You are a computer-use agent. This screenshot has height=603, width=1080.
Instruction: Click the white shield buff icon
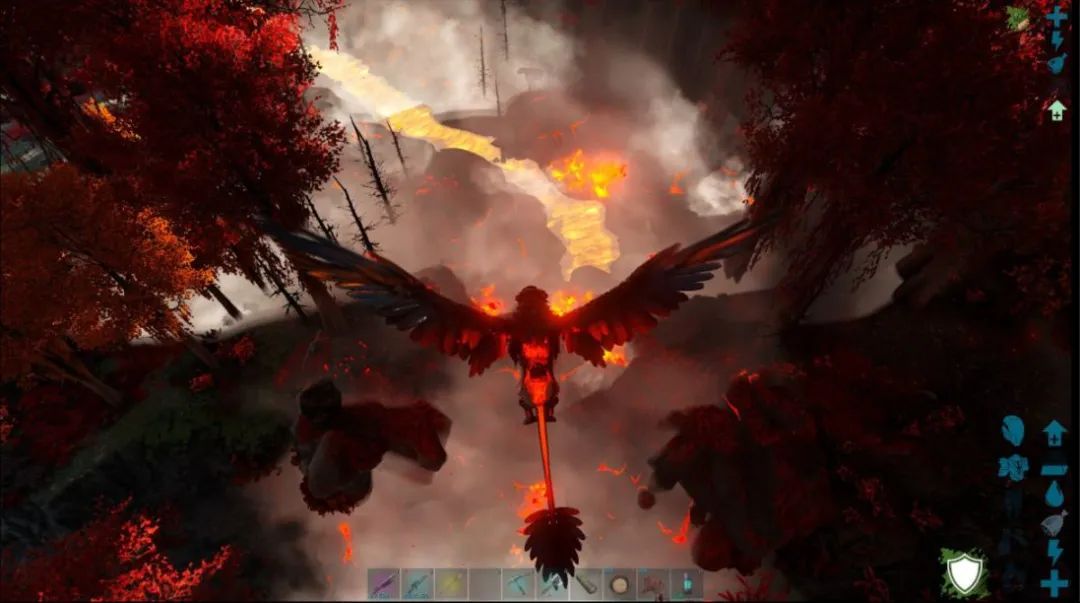964,573
